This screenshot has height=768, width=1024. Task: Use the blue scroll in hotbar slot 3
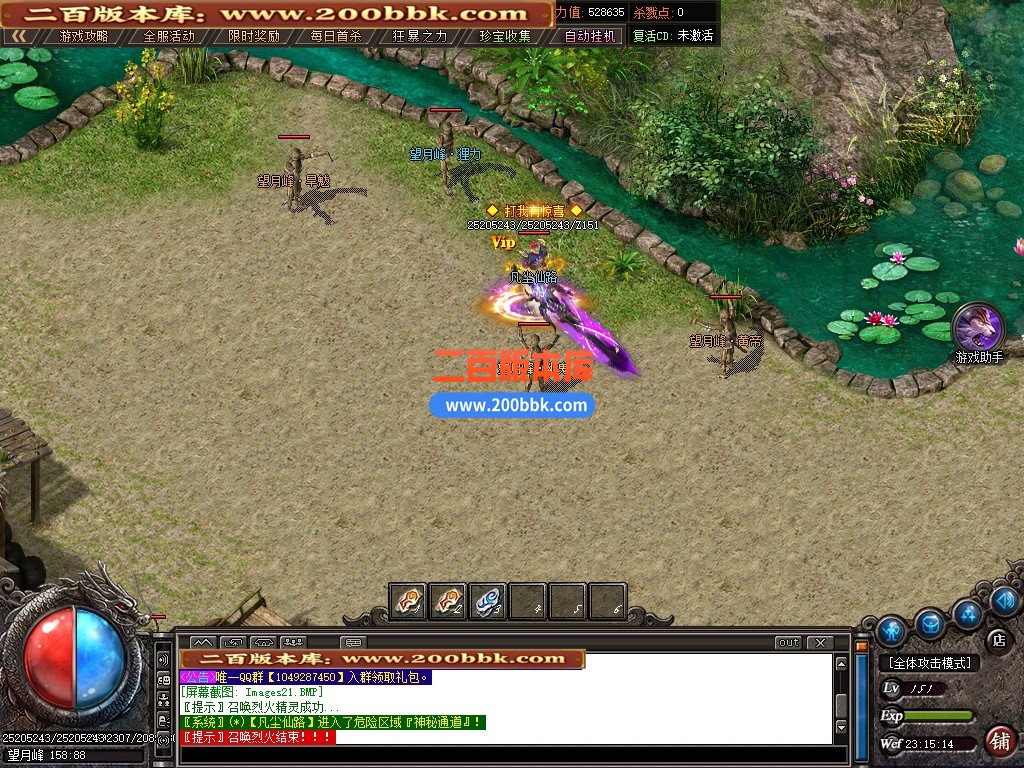(488, 601)
